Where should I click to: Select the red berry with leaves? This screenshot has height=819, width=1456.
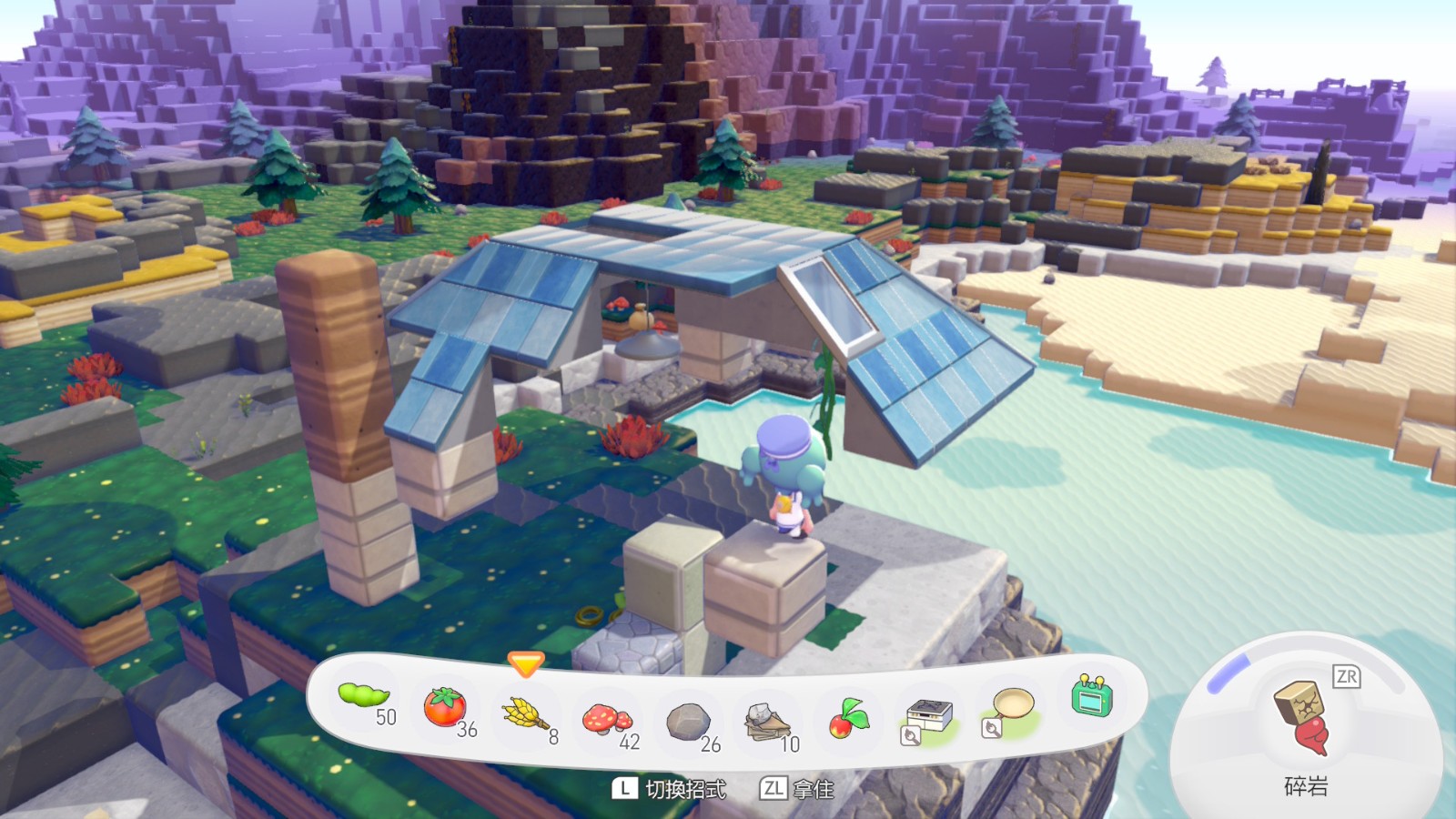coord(848,718)
